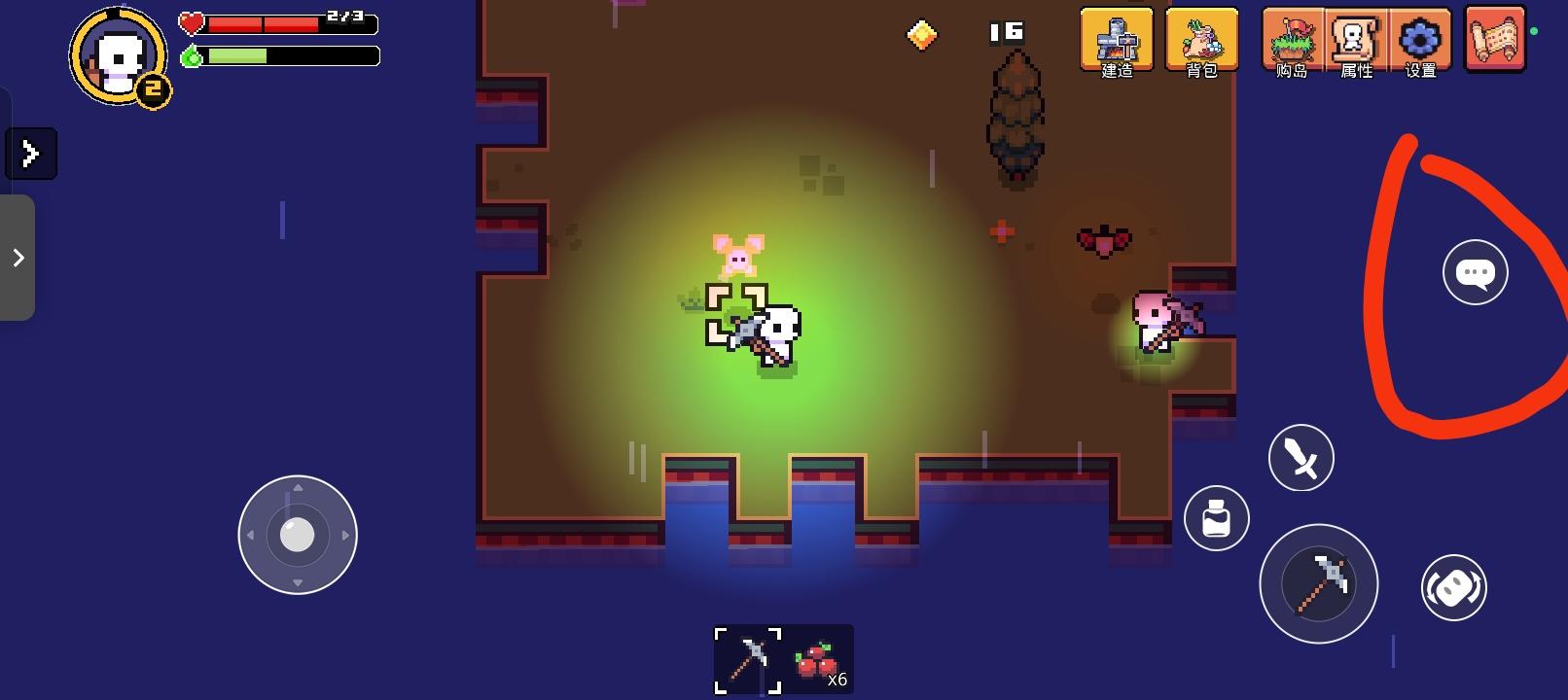Screen dimensions: 1568x700
Task: Open the quest scroll icon
Action: tap(1495, 39)
